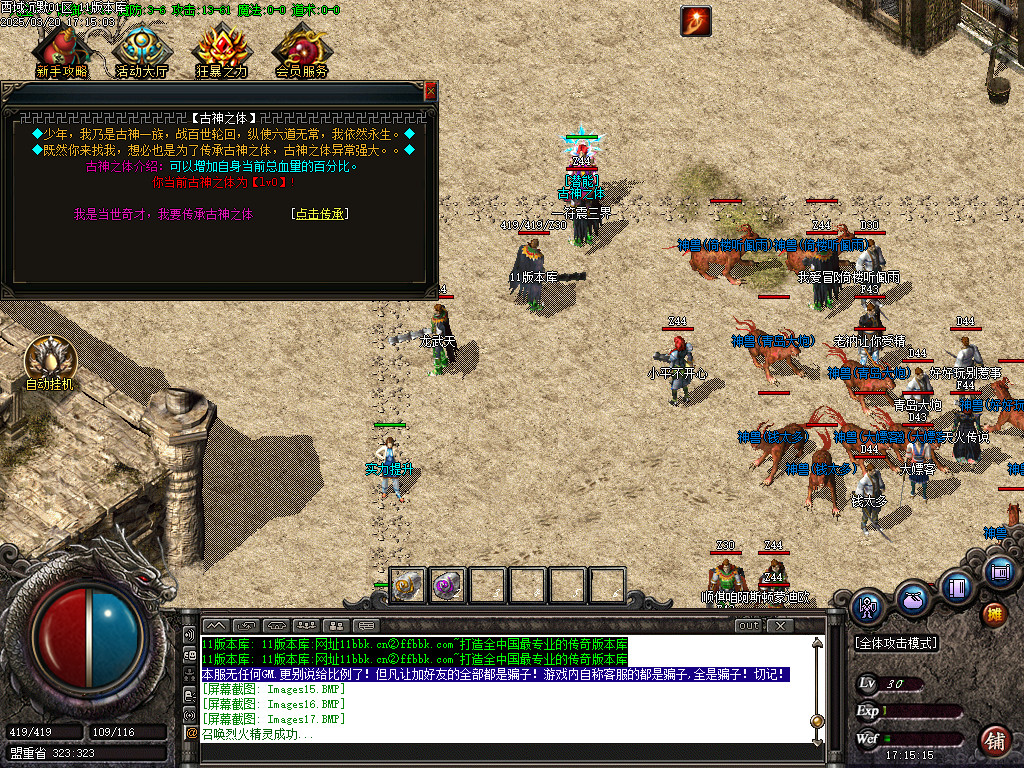Click the flame buff icon at top
Screen dimensions: 1024x768
(x=695, y=21)
